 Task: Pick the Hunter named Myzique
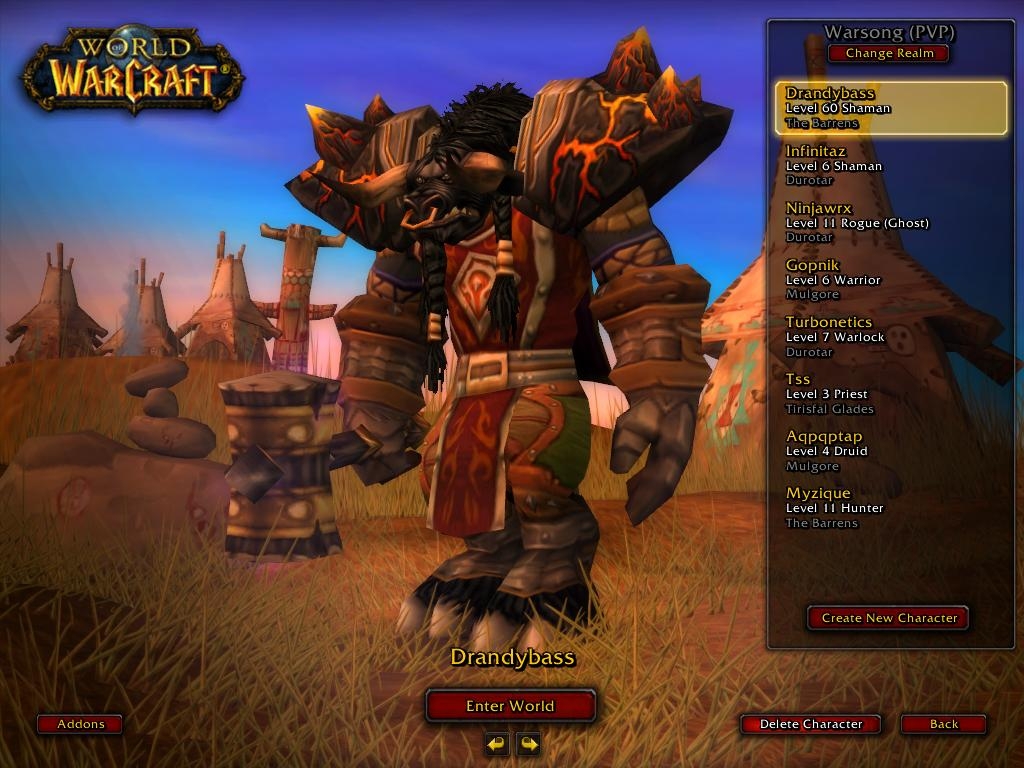pyautogui.click(x=891, y=507)
